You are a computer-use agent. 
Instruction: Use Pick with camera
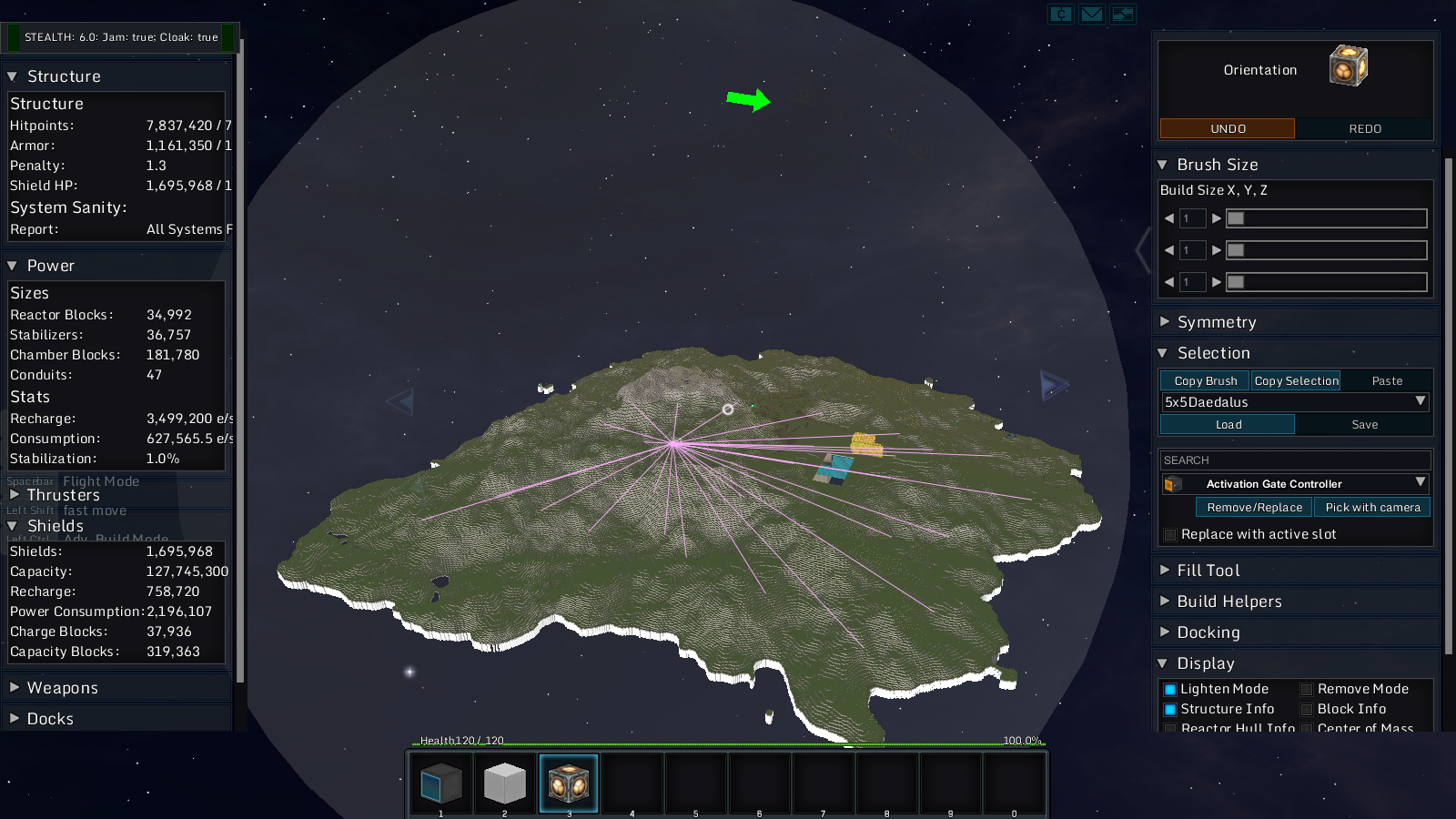coord(1372,508)
